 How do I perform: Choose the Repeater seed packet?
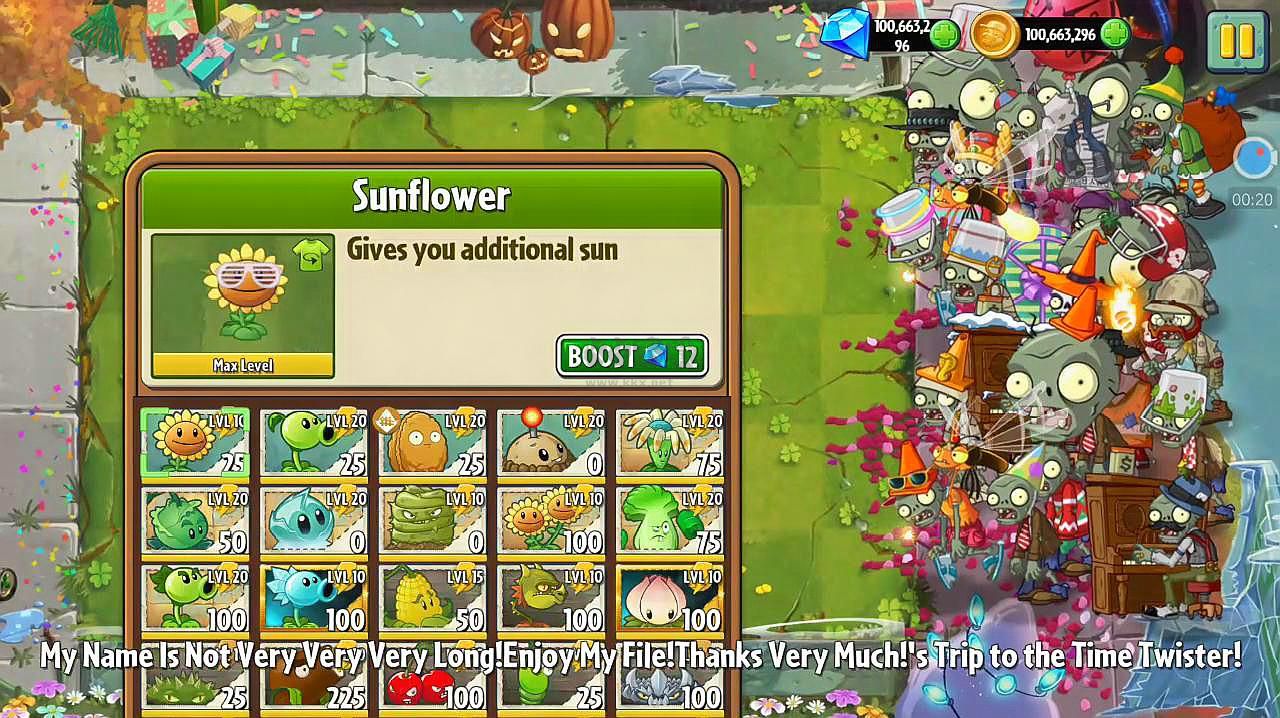[195, 598]
